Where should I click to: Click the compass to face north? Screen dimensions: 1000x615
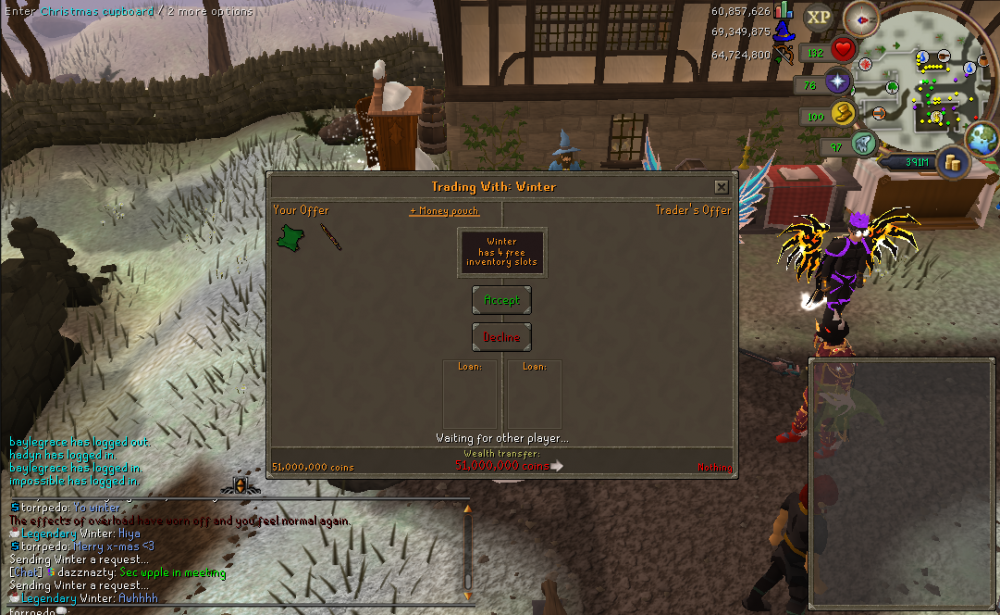(859, 18)
